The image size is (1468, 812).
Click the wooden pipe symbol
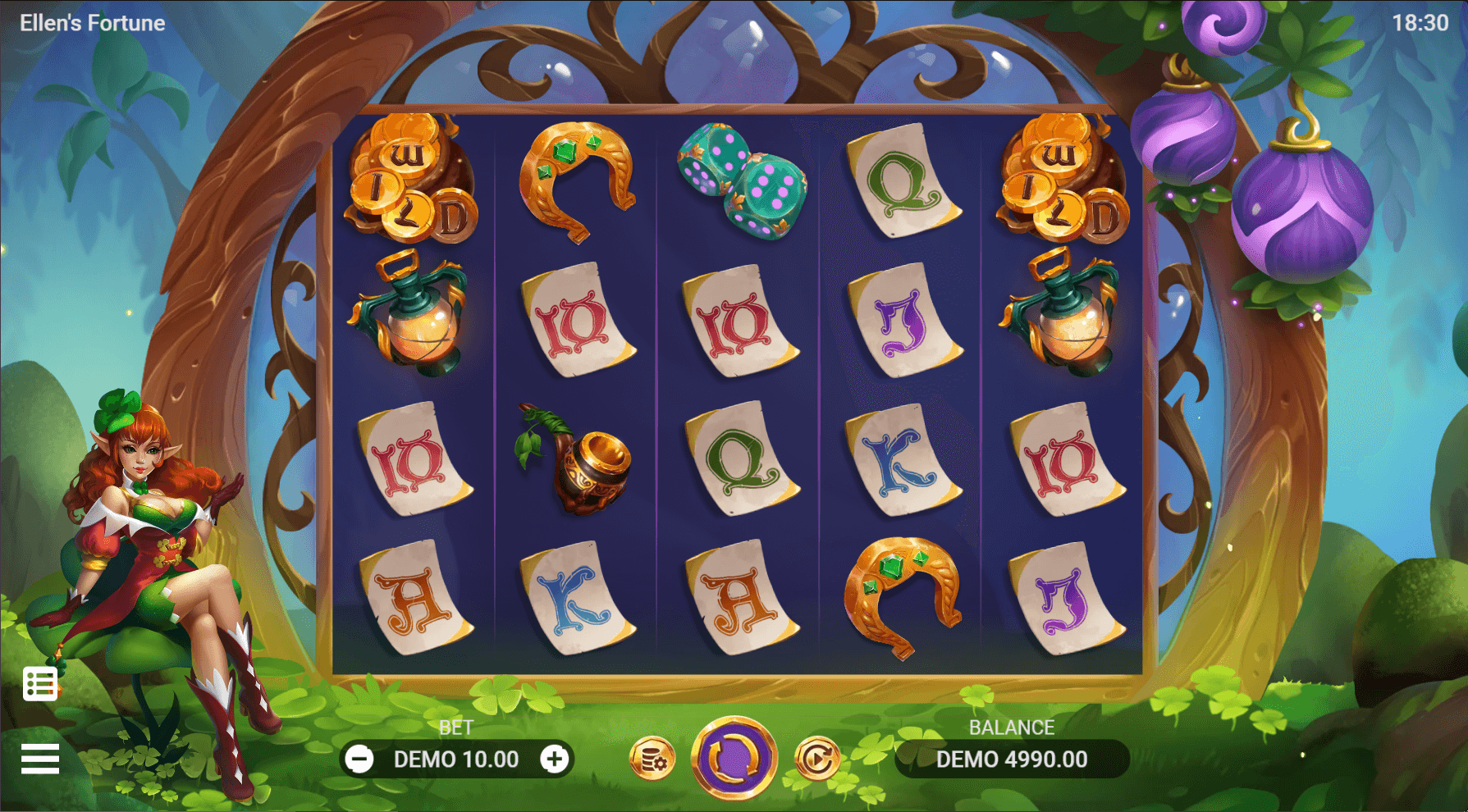tap(583, 463)
